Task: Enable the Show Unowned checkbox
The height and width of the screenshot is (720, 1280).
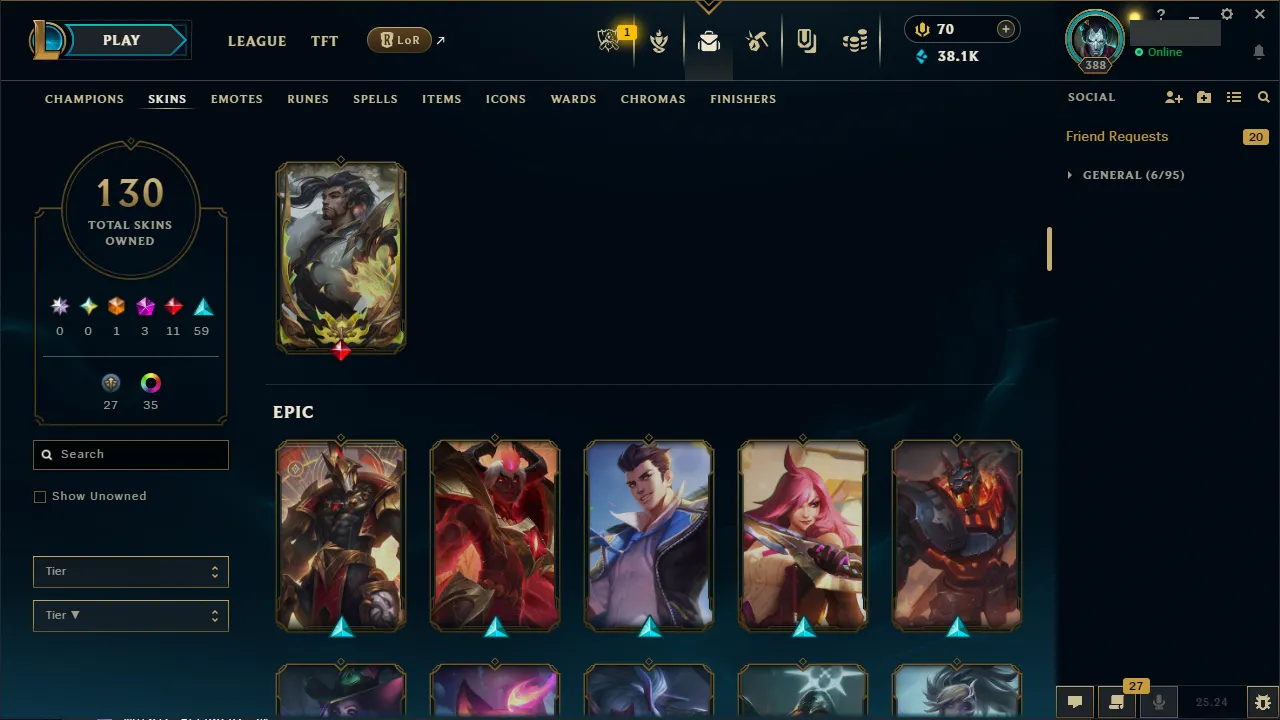Action: [x=40, y=496]
